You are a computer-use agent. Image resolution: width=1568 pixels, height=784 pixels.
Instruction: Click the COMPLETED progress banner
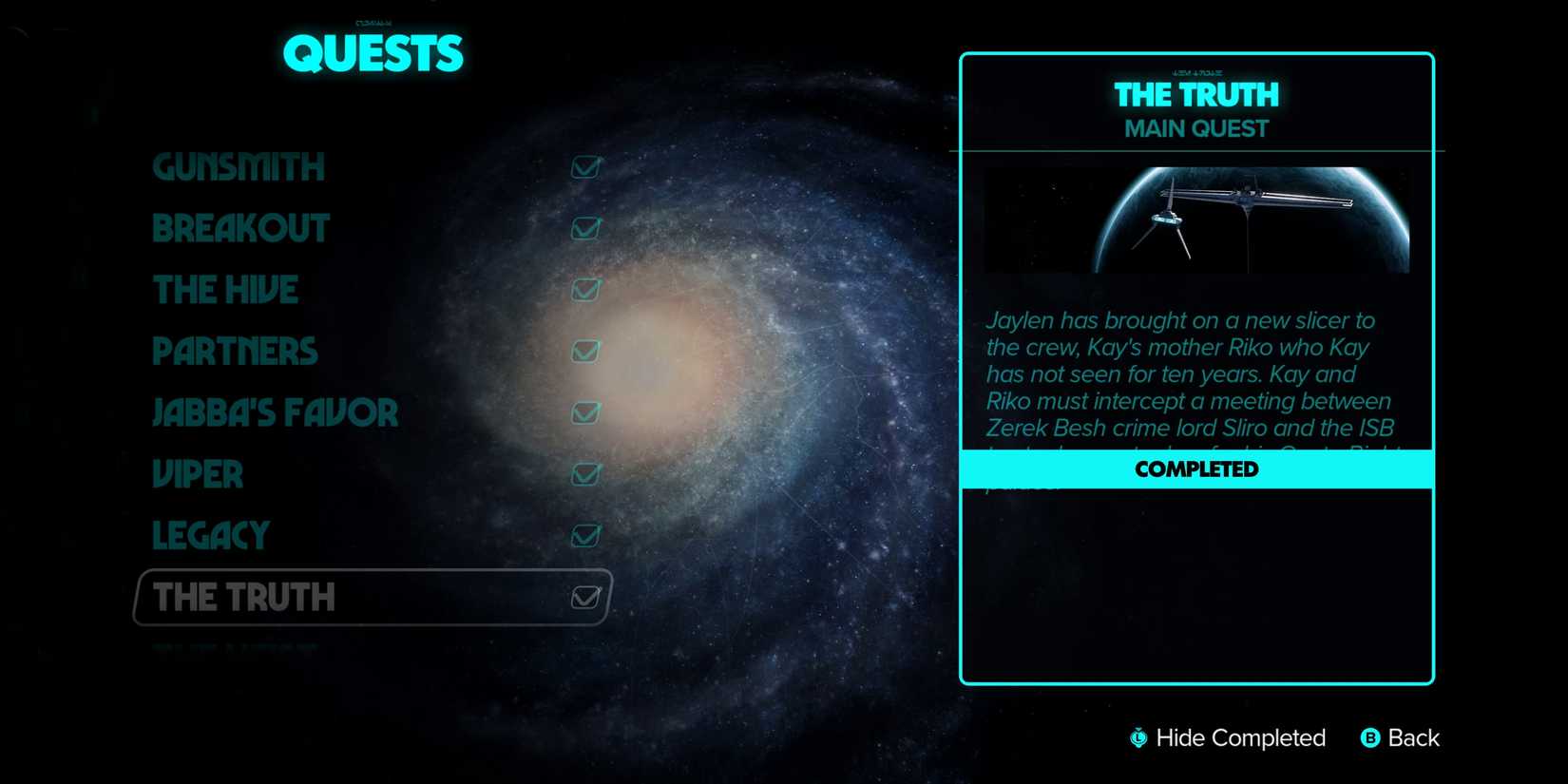click(x=1195, y=468)
